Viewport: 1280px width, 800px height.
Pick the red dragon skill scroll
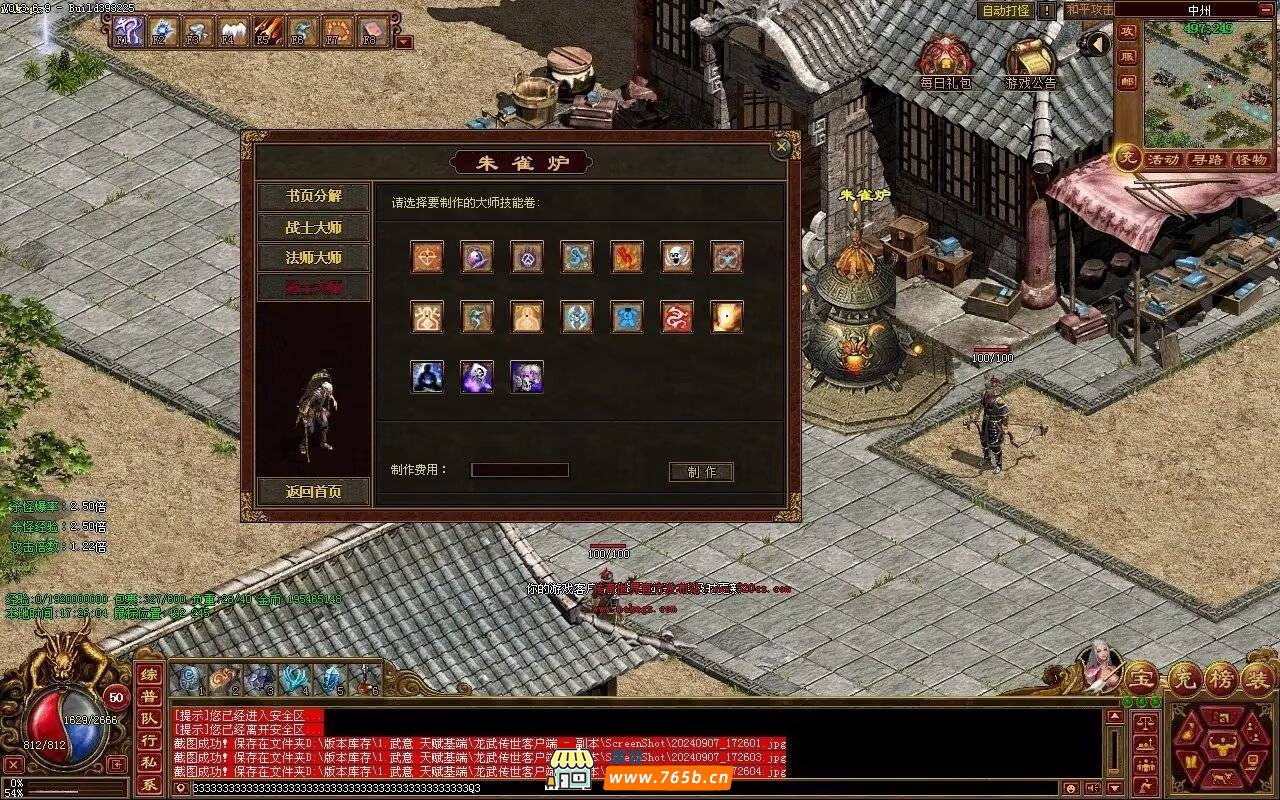pyautogui.click(x=677, y=317)
